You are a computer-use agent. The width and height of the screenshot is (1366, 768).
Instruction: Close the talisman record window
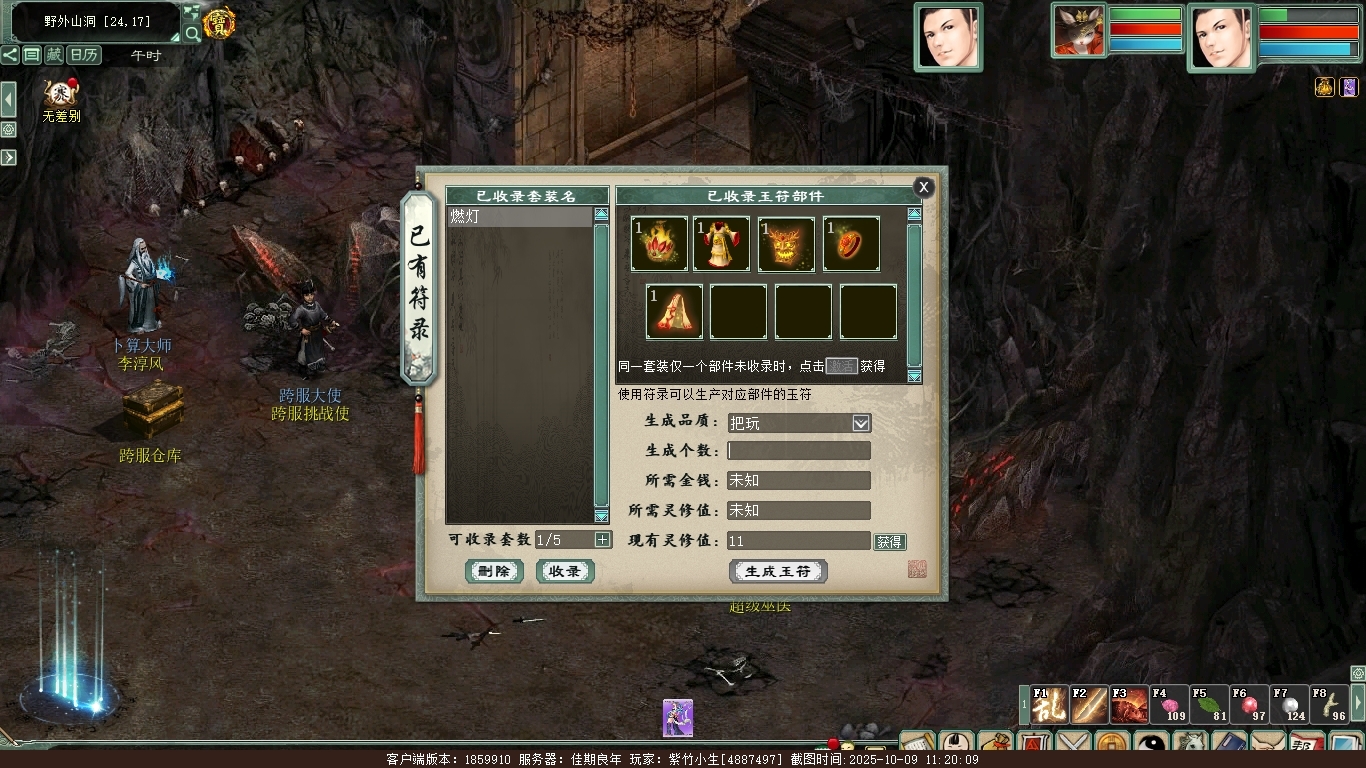(923, 187)
